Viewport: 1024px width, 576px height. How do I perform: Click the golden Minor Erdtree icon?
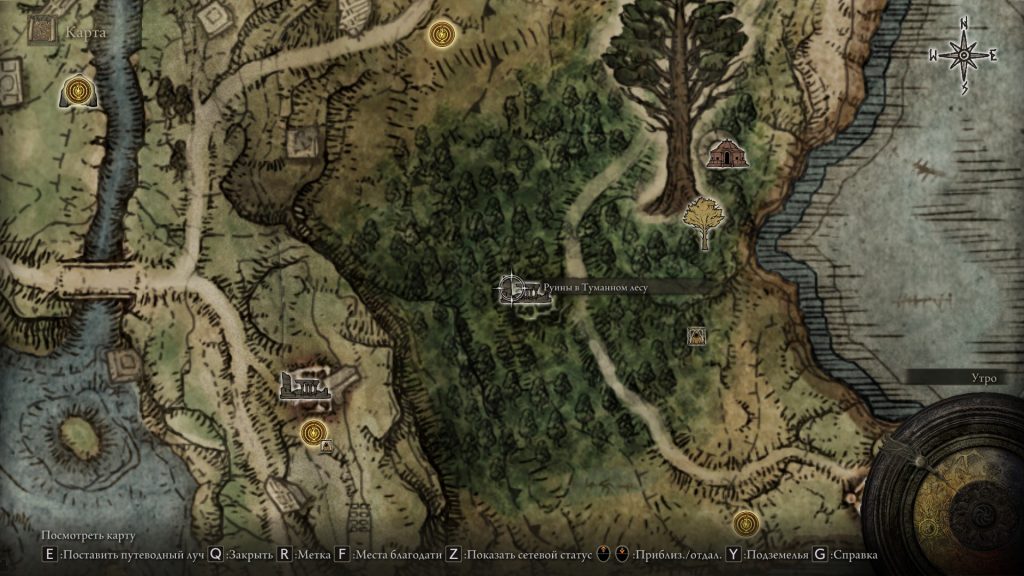[x=704, y=221]
